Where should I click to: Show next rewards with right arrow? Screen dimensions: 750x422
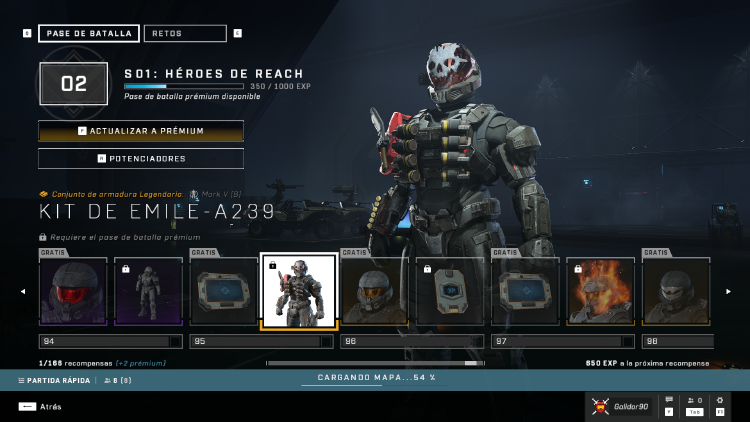[x=728, y=292]
